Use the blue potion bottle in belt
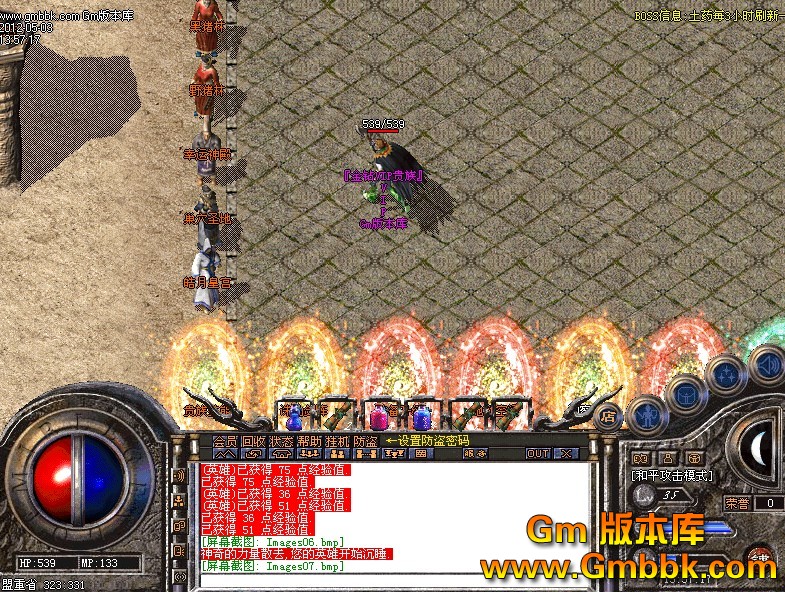The image size is (785, 592). (422, 417)
